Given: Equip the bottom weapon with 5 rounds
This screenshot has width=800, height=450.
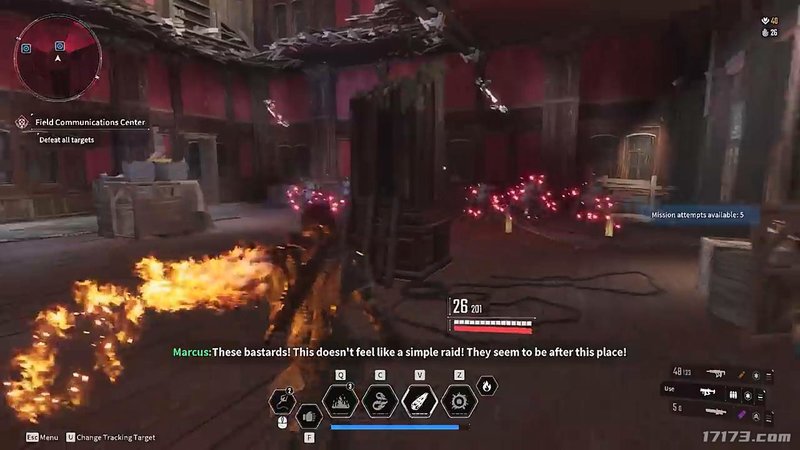Looking at the screenshot, I should pos(714,409).
